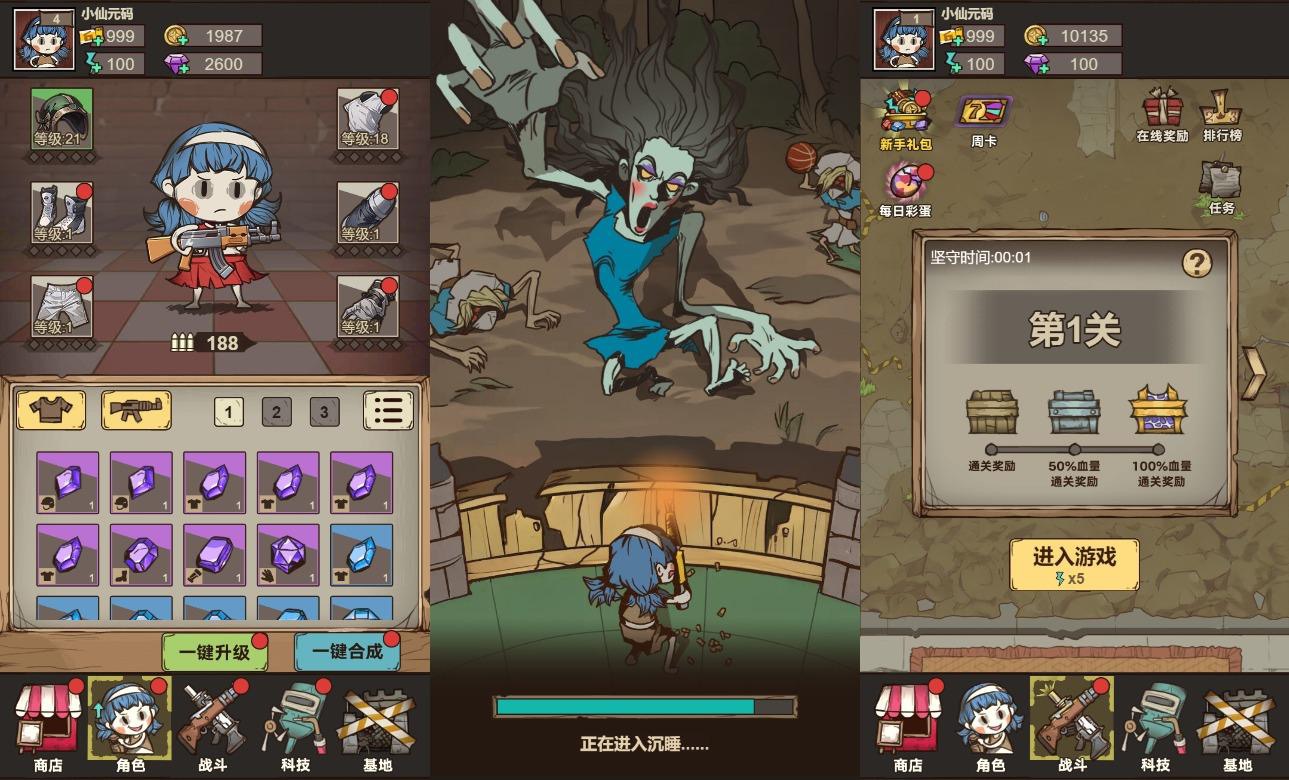The image size is (1289, 780).
Task: Select the shirt equipment category icon
Action: (x=49, y=410)
